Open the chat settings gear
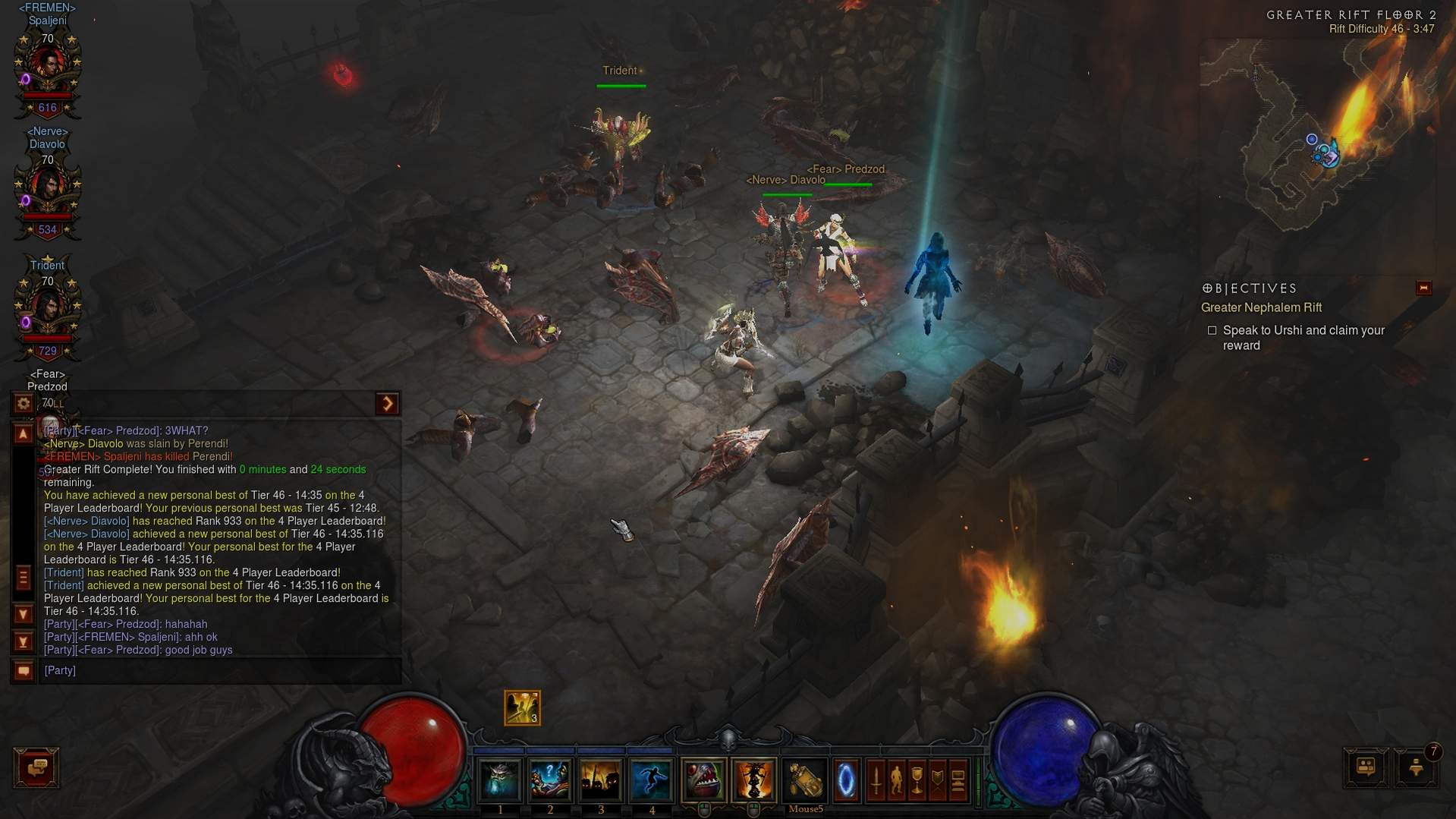This screenshot has width=1456, height=819. tap(24, 404)
